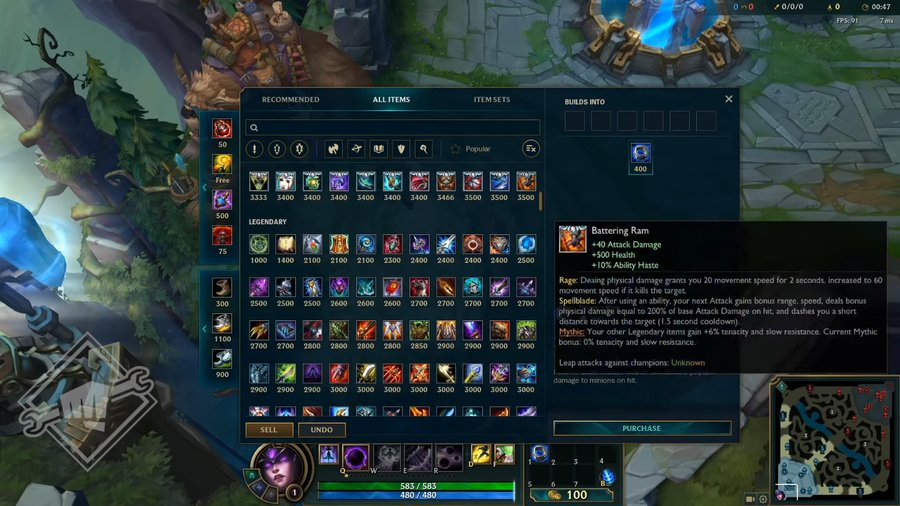Switch to the Item Sets tab
This screenshot has height=506, width=900.
(x=492, y=100)
